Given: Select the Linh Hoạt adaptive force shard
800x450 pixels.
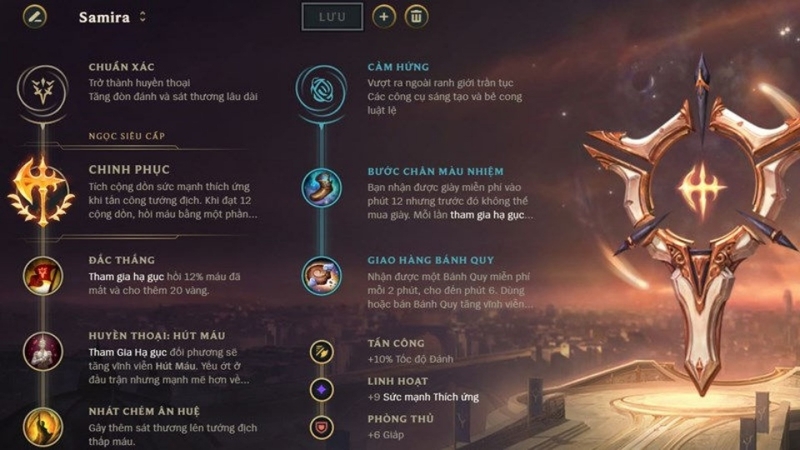Looking at the screenshot, I should click(x=321, y=388).
